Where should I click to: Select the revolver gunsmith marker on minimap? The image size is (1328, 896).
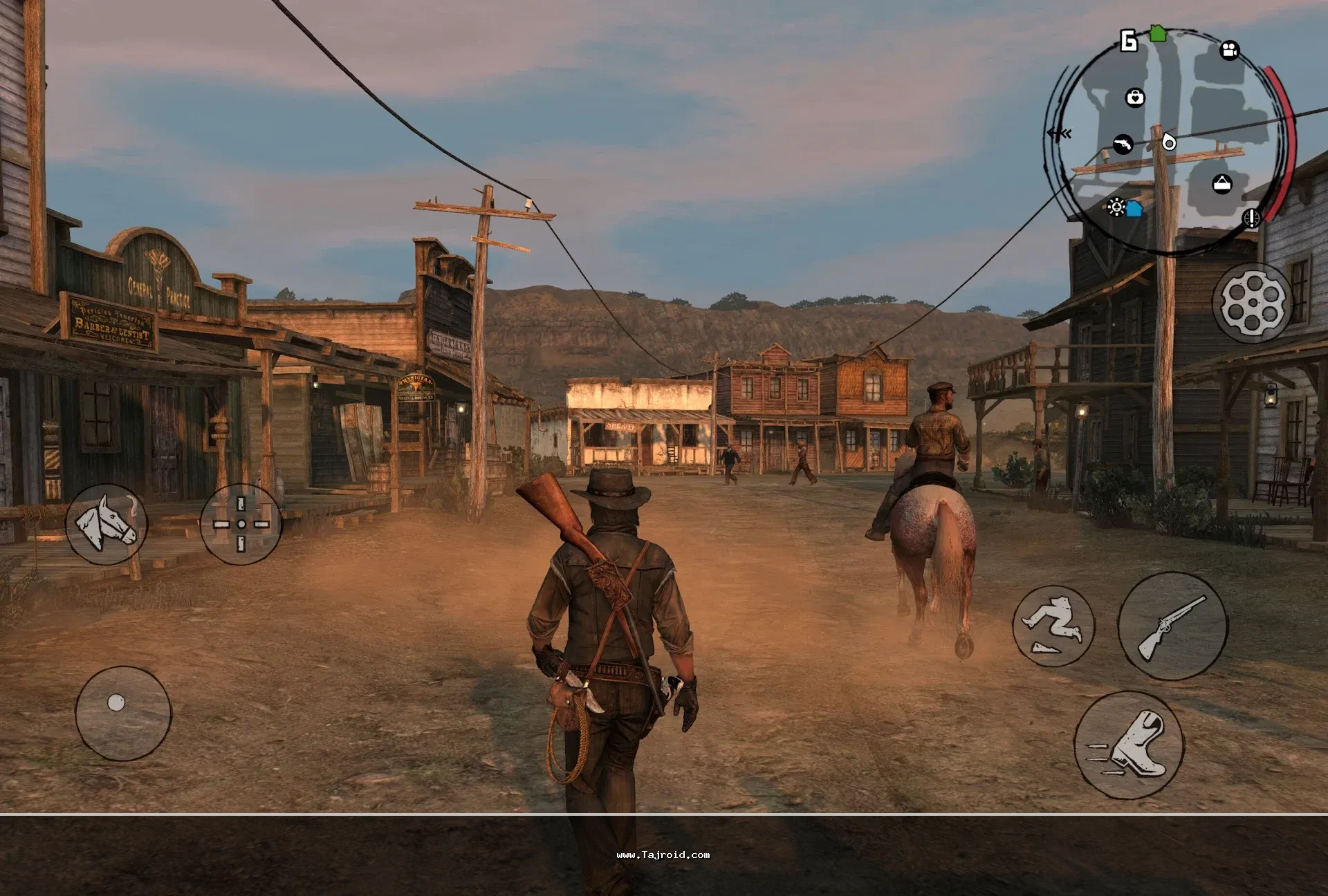click(x=1123, y=144)
